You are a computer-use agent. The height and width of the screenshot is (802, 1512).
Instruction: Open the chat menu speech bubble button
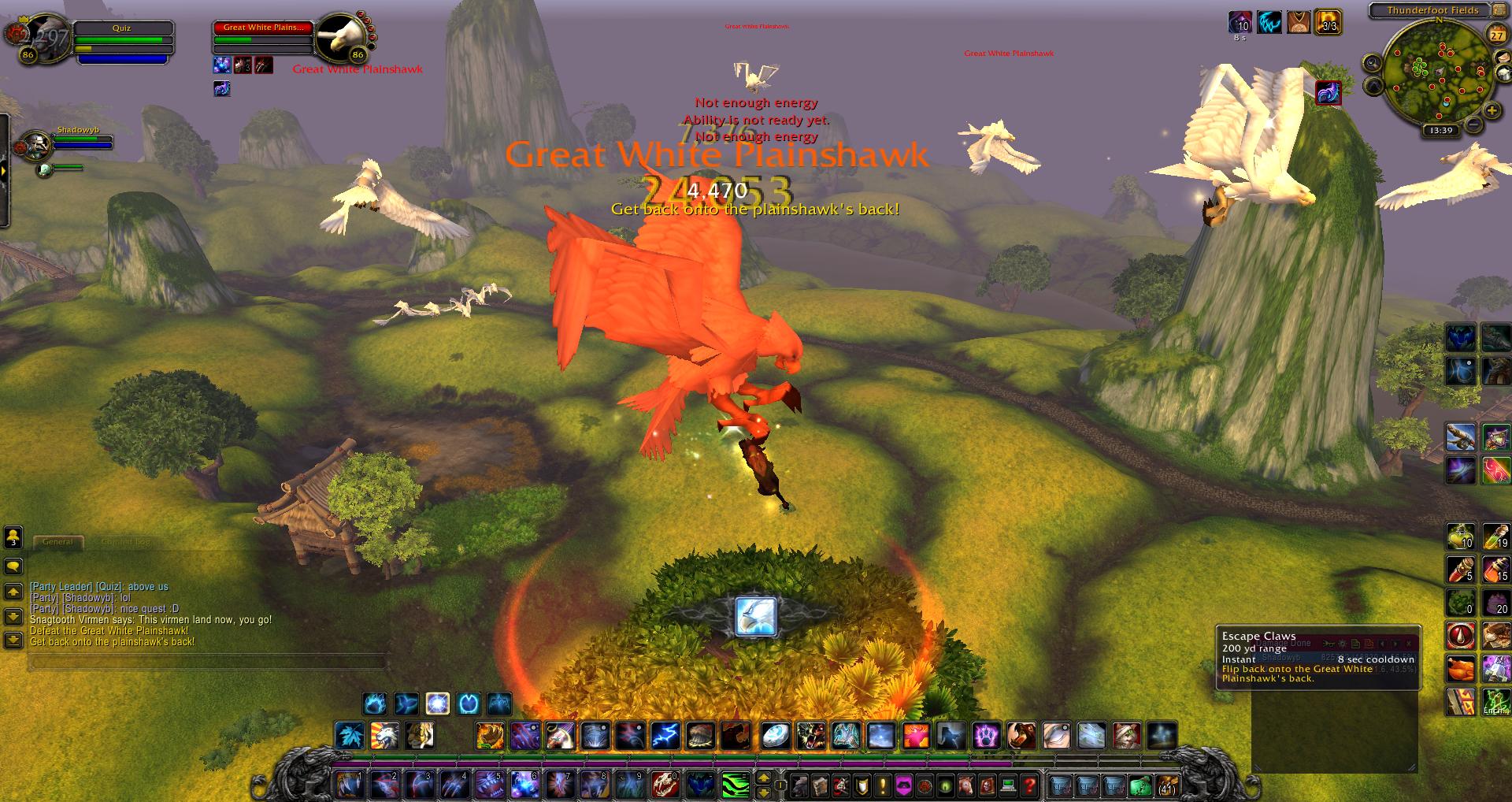(13, 566)
